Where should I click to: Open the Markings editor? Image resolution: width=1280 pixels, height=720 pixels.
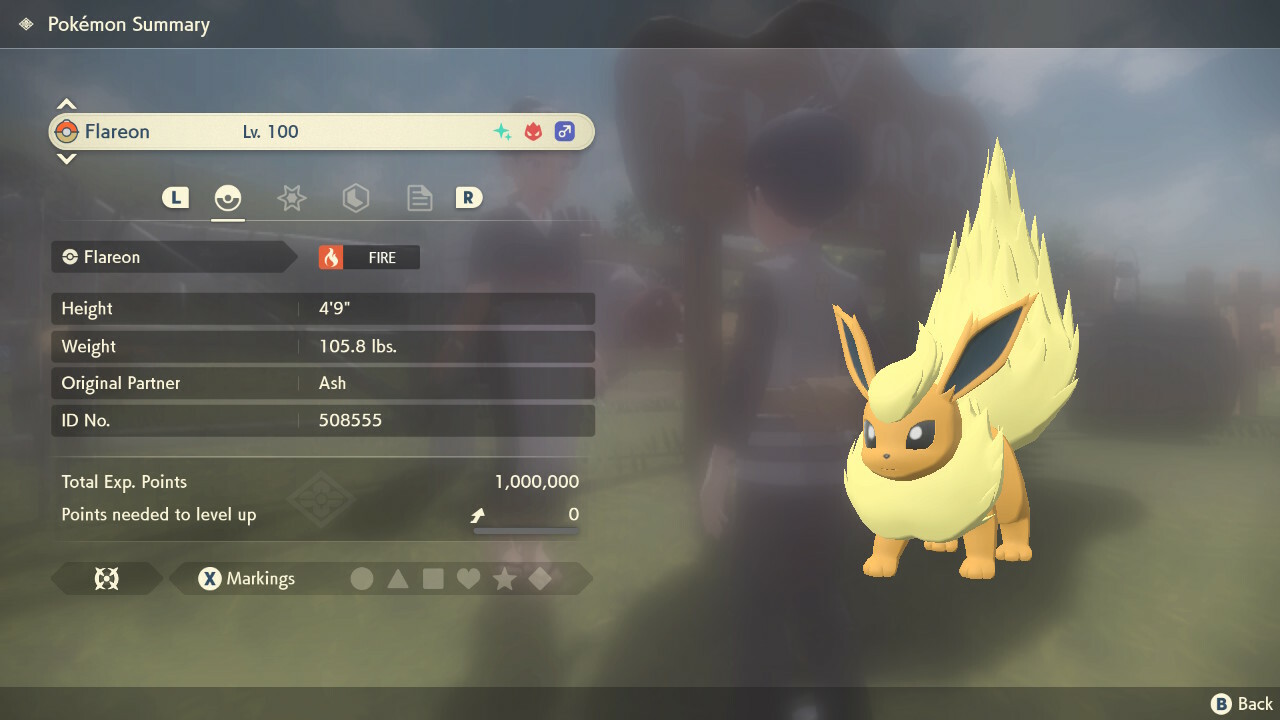click(x=247, y=578)
